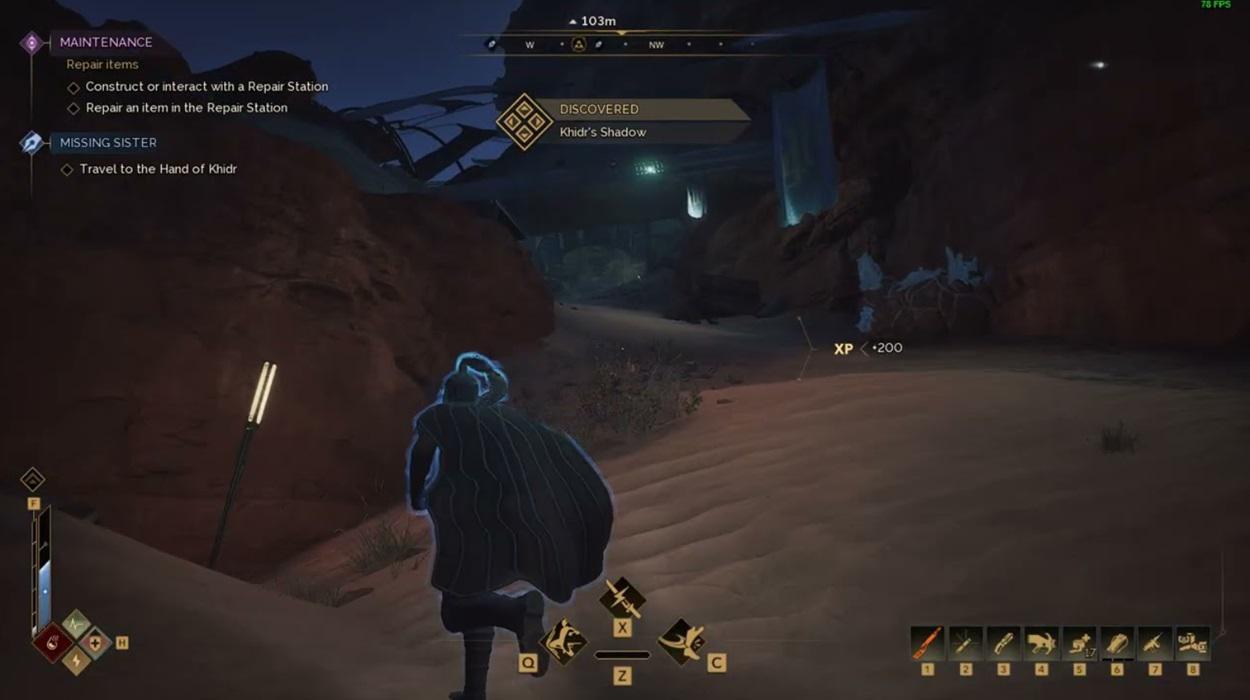
Task: Select the Maintenance quest tracker entry
Action: pyautogui.click(x=105, y=42)
